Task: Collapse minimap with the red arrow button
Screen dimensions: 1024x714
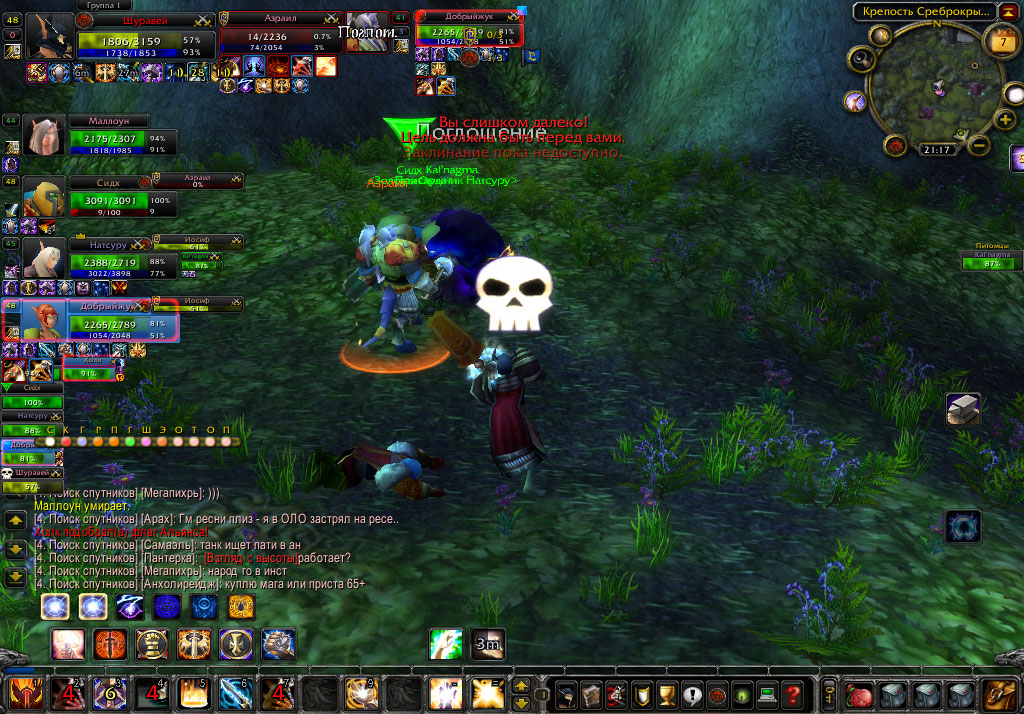Action: (x=1009, y=12)
